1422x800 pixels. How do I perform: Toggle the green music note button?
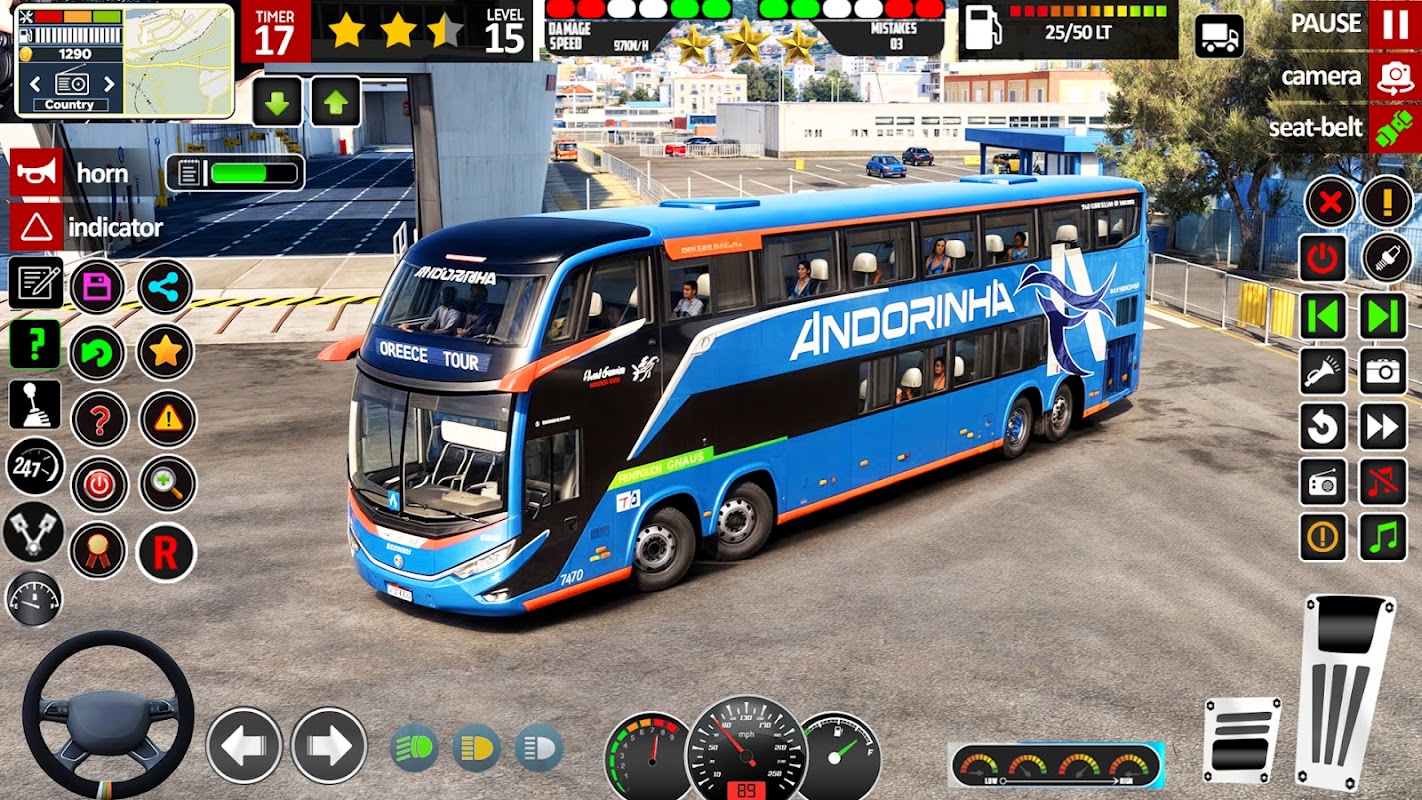point(1383,537)
